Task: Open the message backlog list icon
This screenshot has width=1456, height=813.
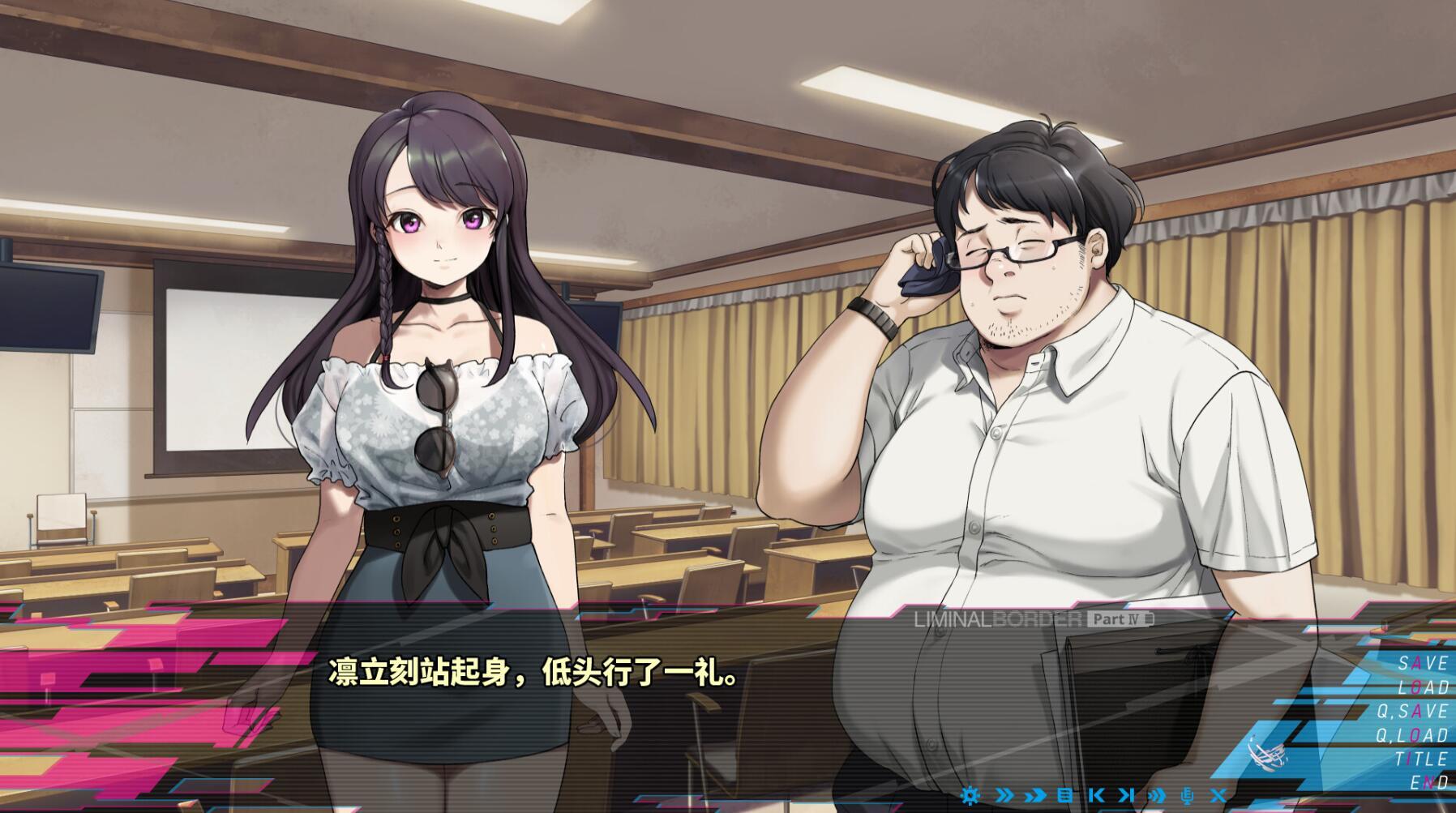Action: 1064,795
